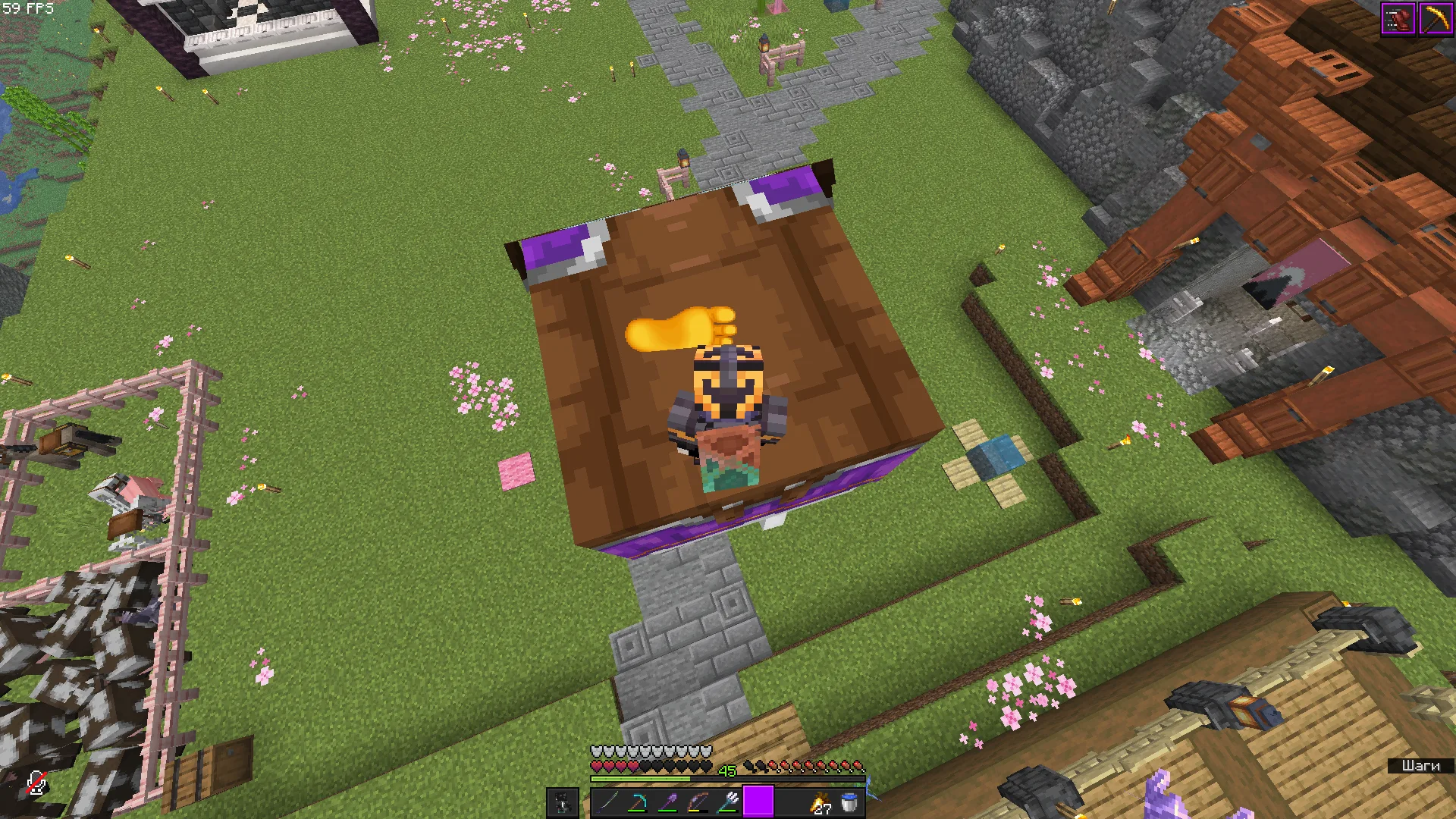Select the water bucket hotbar slot

850,802
